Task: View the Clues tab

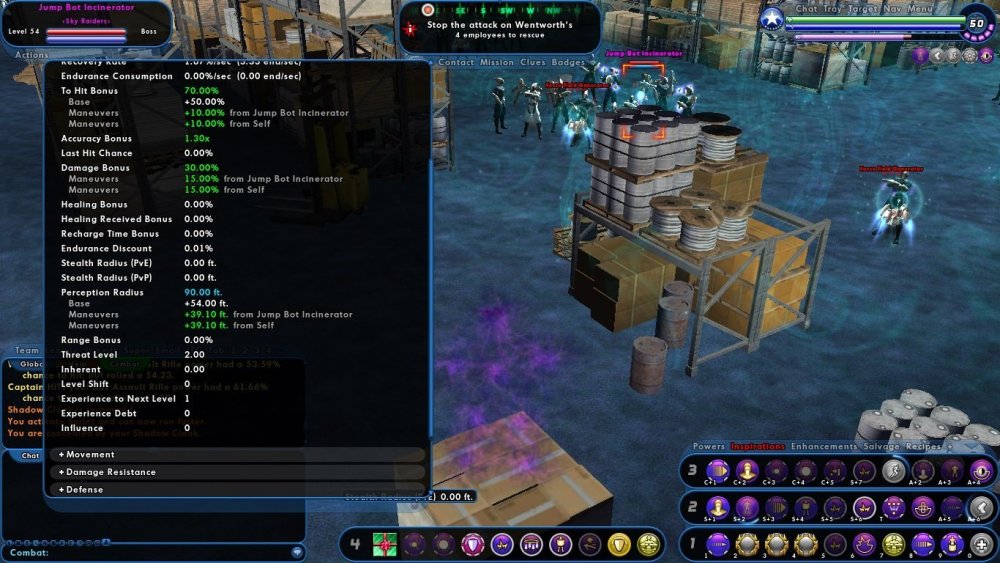Action: tap(534, 62)
